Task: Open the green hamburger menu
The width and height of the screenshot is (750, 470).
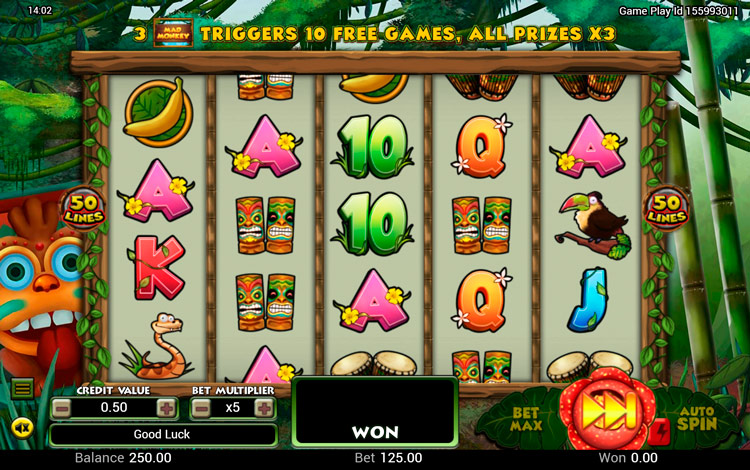Action: pyautogui.click(x=22, y=387)
